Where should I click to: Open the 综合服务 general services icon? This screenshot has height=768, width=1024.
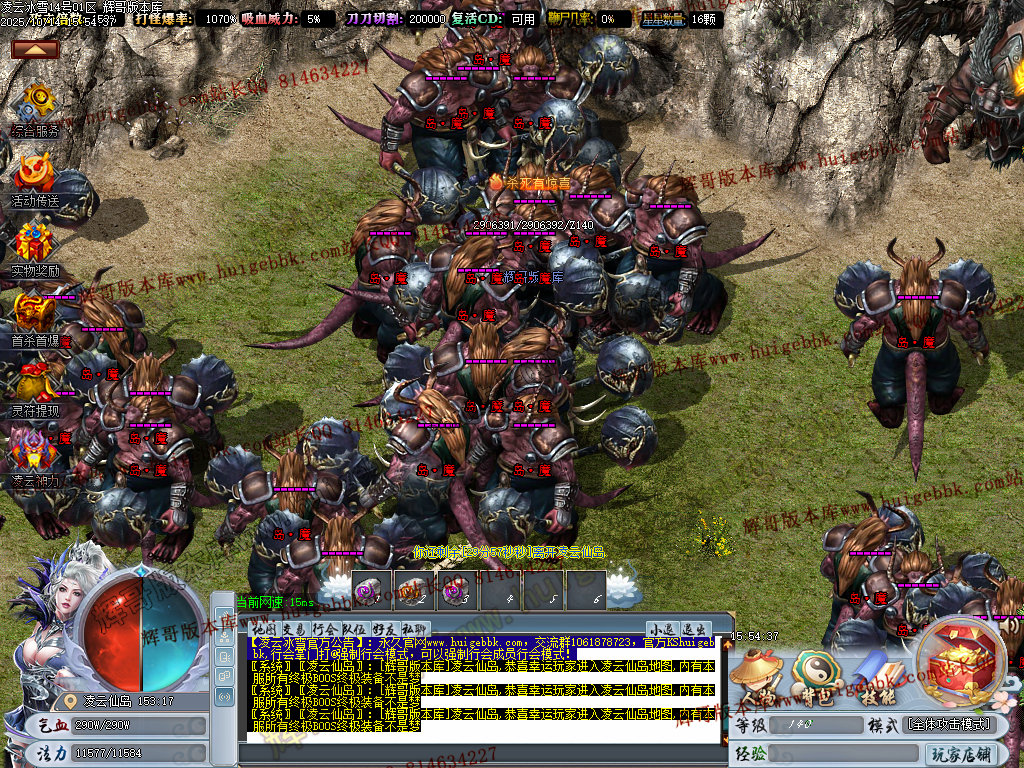[36, 105]
